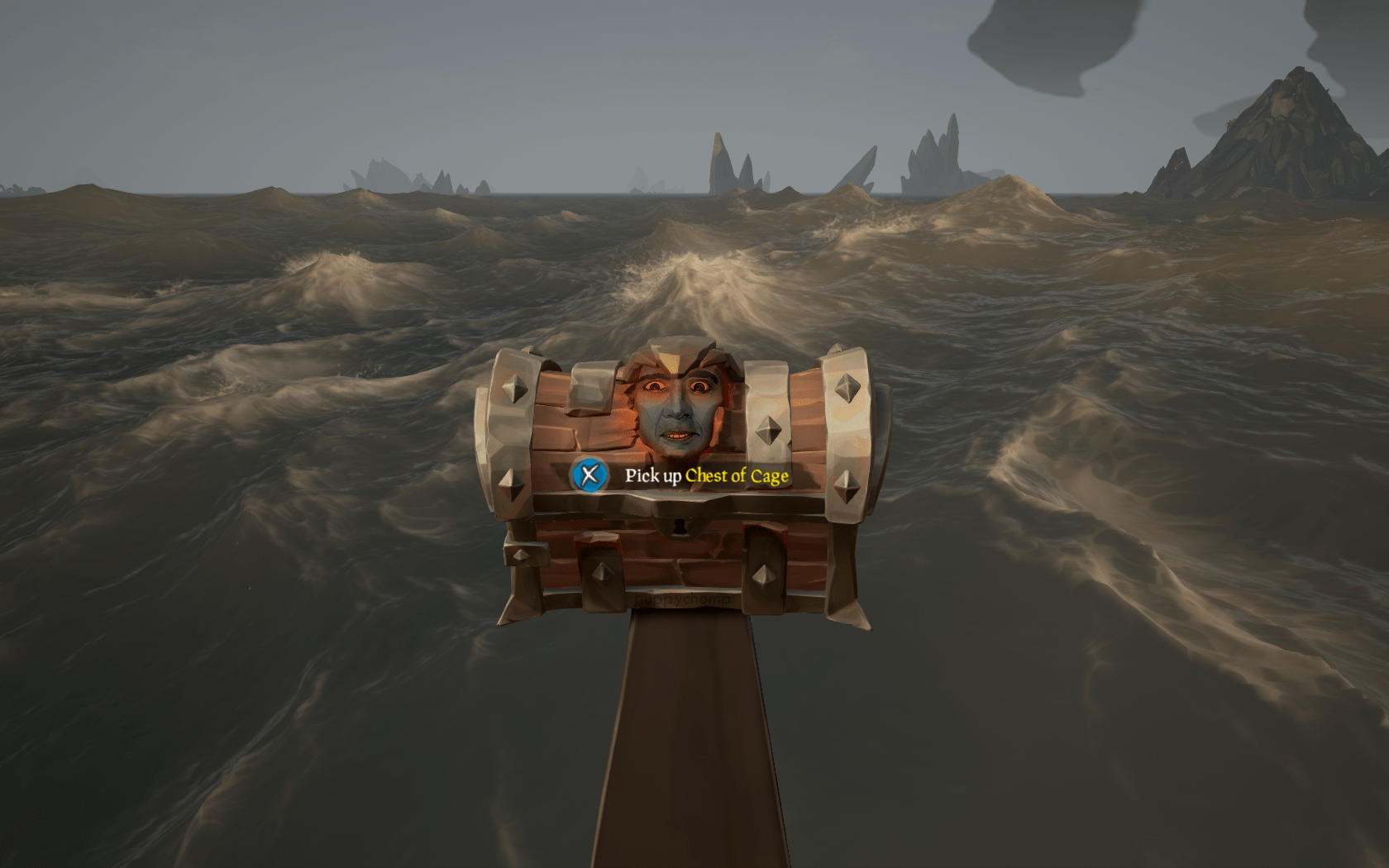Click the diamond rivet on the left metal band
This screenshot has width=1389, height=868.
click(514, 387)
